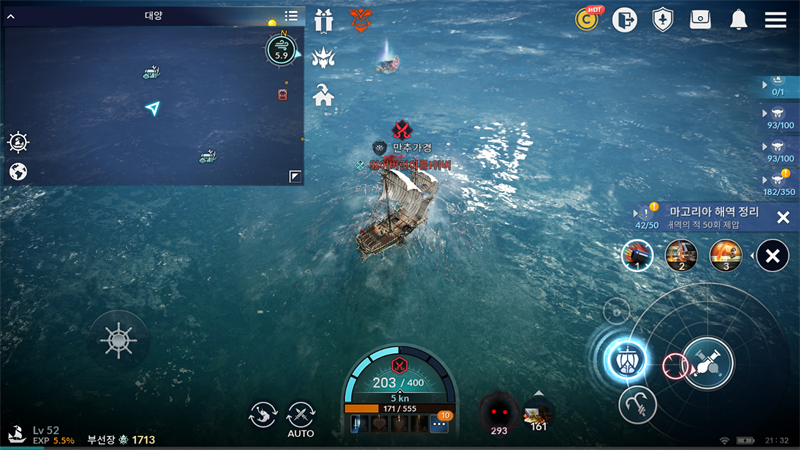Close the 마고리아 해역 정리 quest tracker
This screenshot has height=450, width=800.
(783, 217)
